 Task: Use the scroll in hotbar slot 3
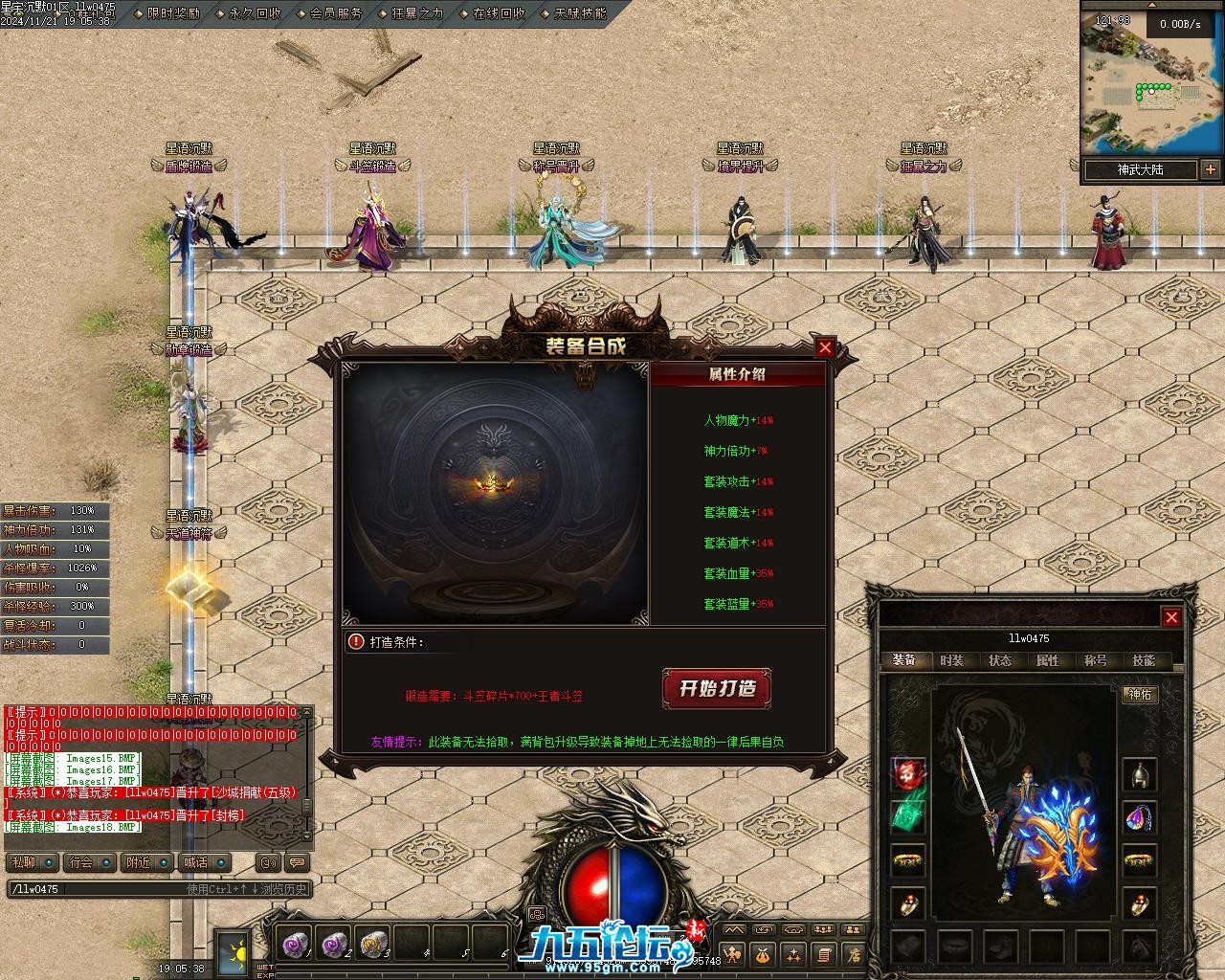tap(372, 945)
